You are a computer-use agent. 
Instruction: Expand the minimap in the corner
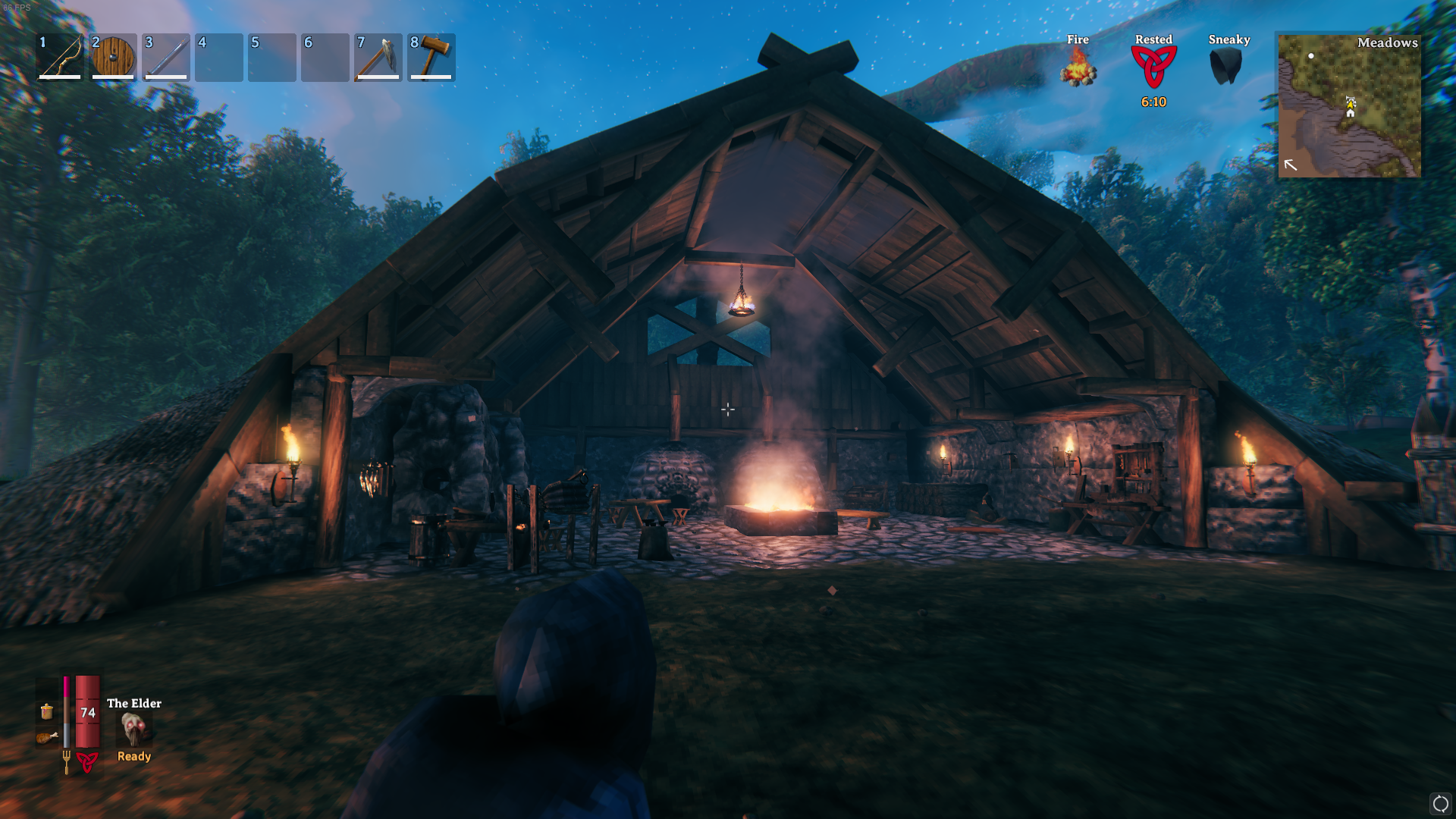[1350, 106]
